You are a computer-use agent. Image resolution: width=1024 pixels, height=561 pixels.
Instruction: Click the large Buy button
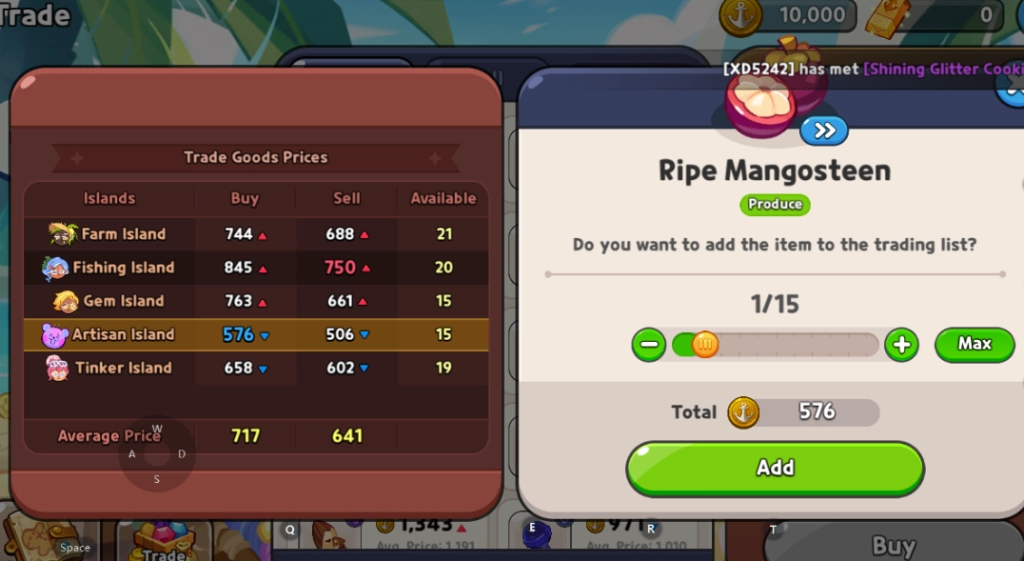[x=892, y=545]
